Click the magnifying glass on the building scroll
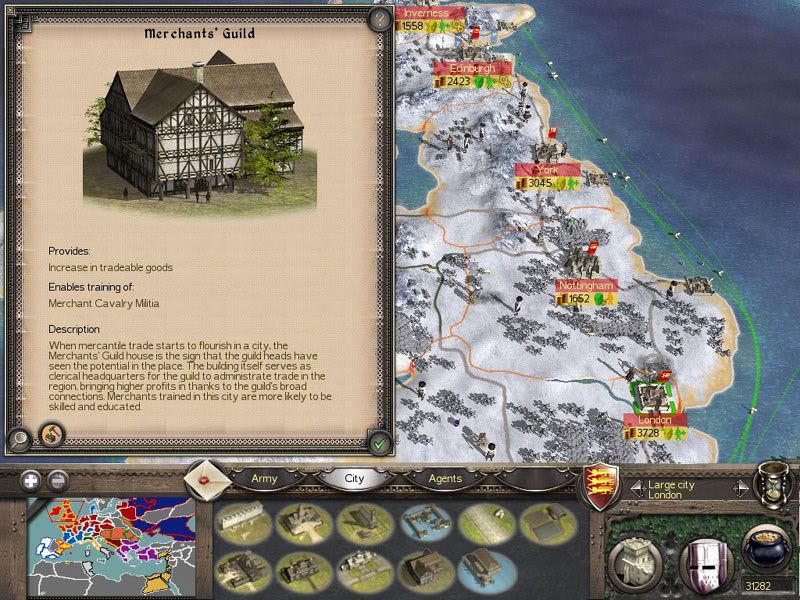This screenshot has height=600, width=800. [18, 438]
